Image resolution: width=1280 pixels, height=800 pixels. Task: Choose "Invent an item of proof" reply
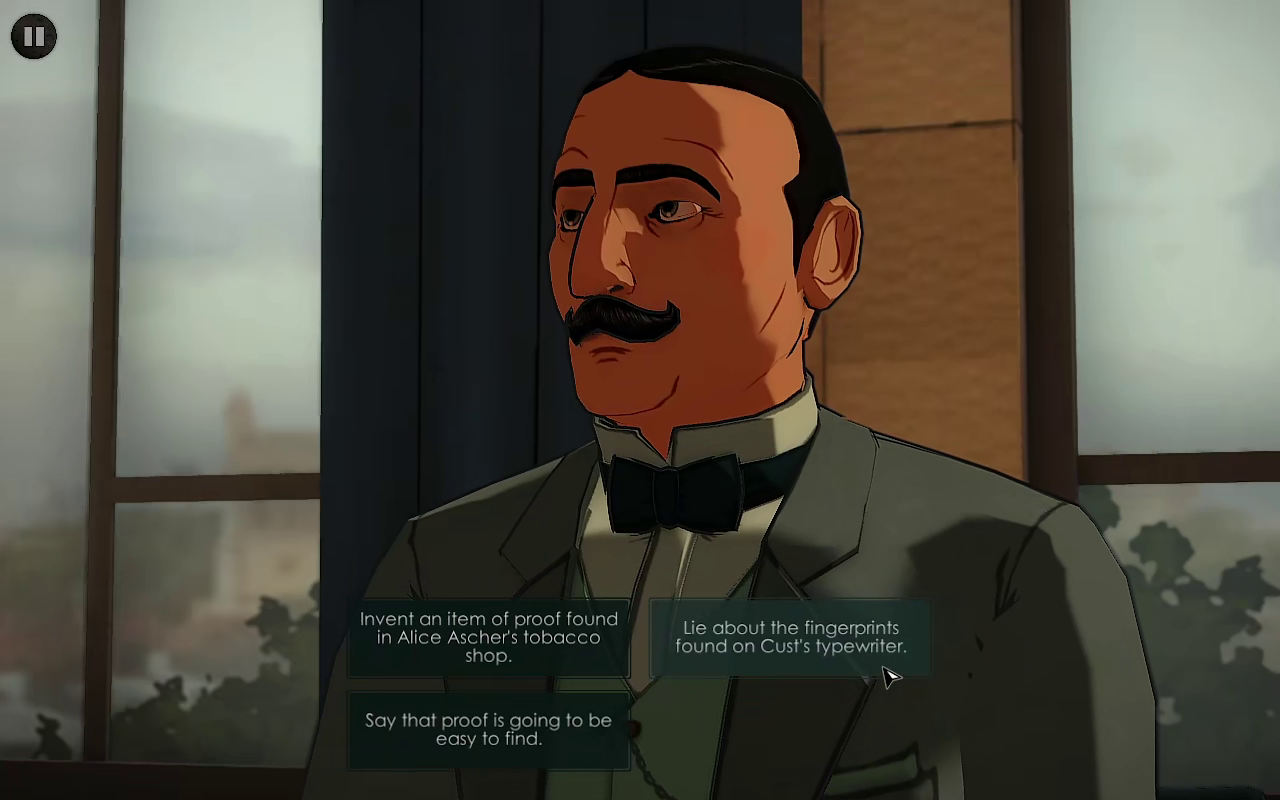pos(488,637)
